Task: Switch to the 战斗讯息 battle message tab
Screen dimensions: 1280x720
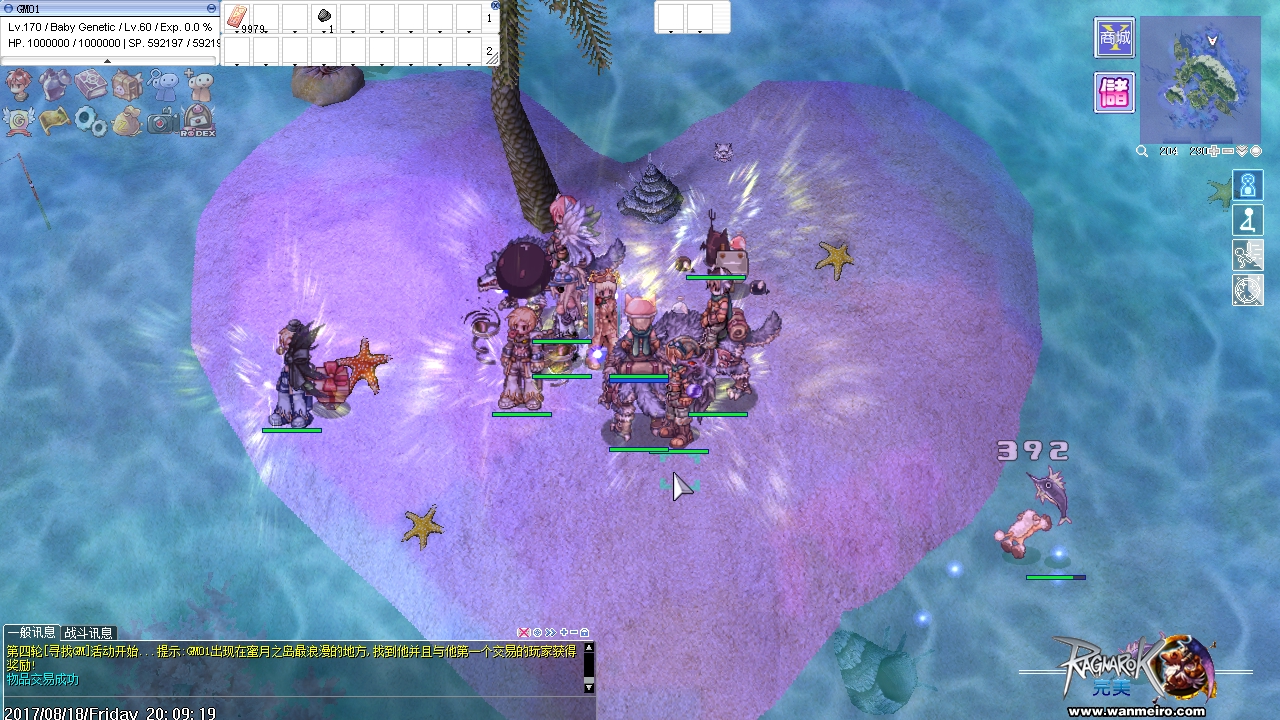Action: click(x=89, y=633)
